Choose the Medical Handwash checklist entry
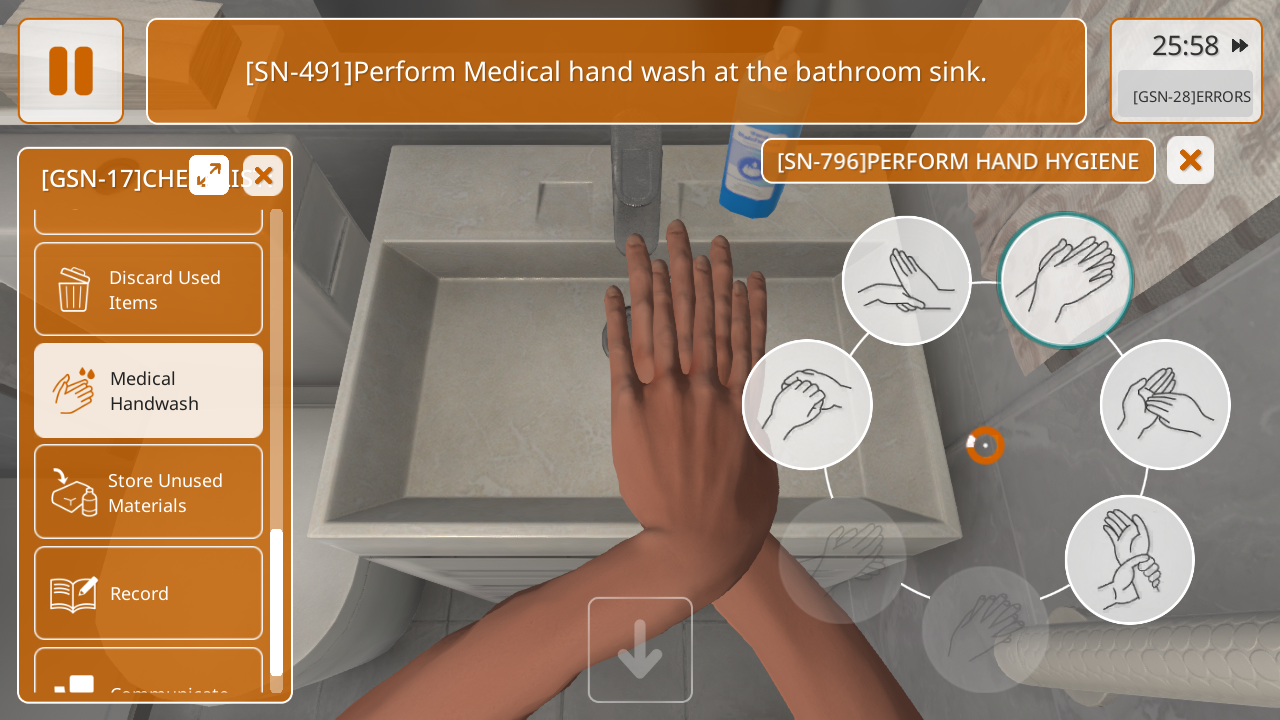 [x=148, y=391]
